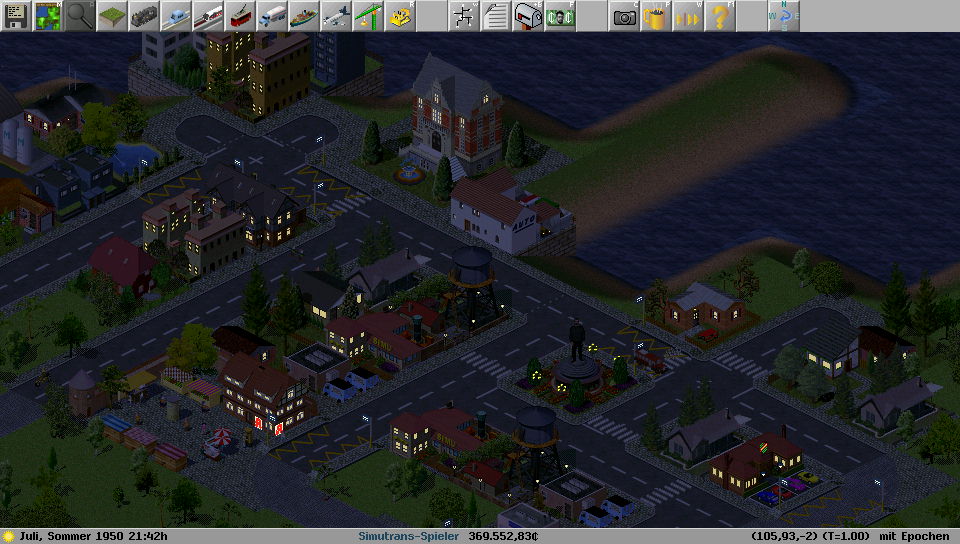Open the ship and harbour tools
This screenshot has height=544, width=960.
[x=304, y=16]
